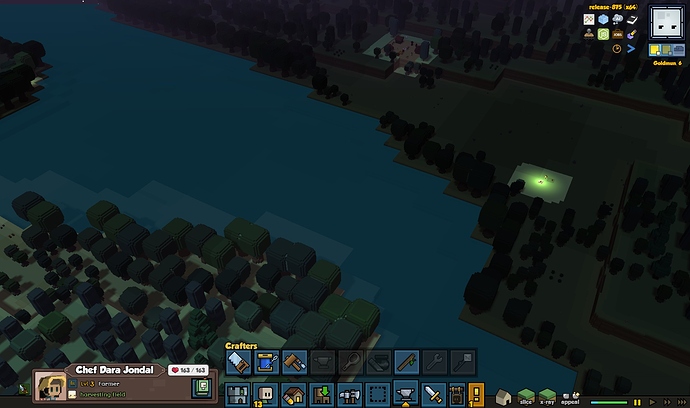The height and width of the screenshot is (408, 690).
Task: Open the house building menu
Action: click(x=293, y=394)
